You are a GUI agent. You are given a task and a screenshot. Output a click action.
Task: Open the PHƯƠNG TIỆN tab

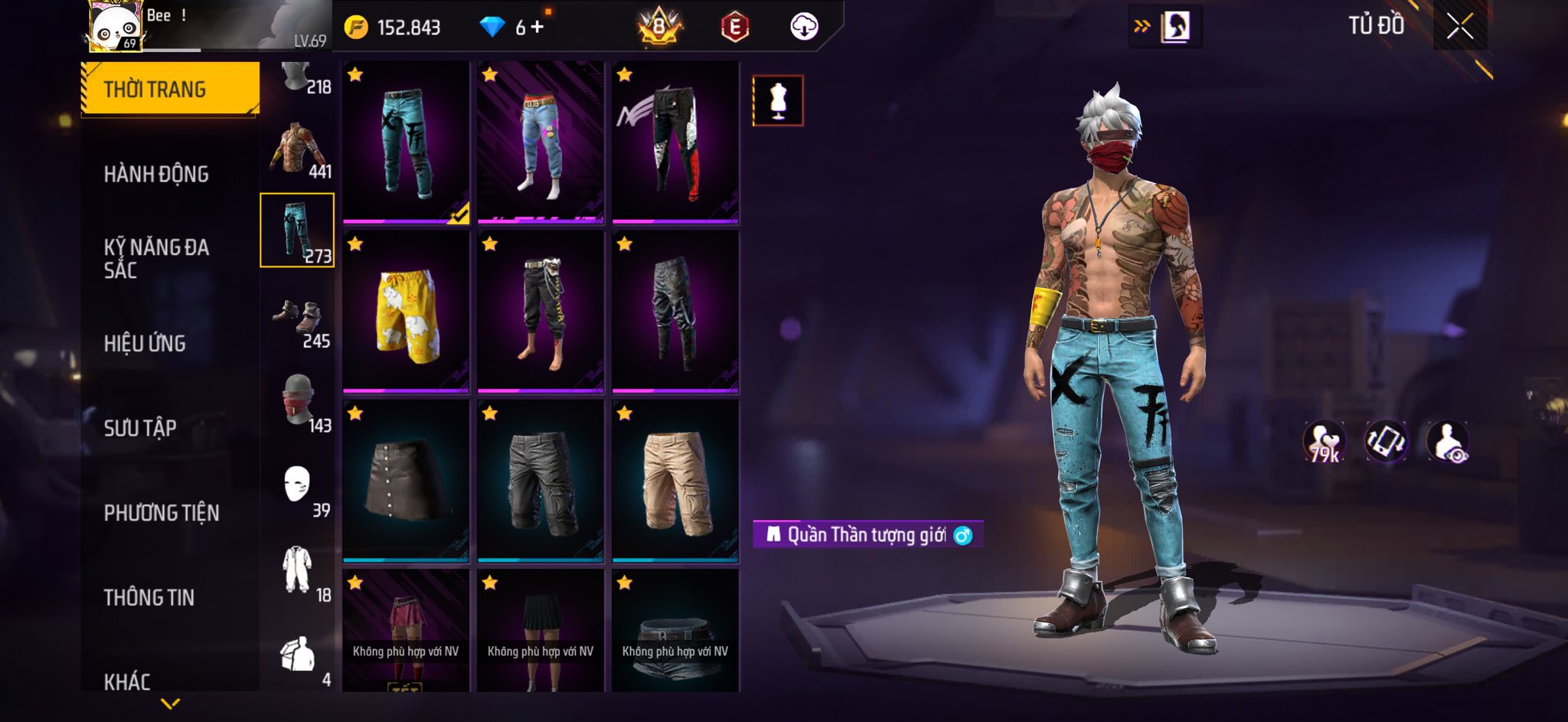tap(162, 512)
